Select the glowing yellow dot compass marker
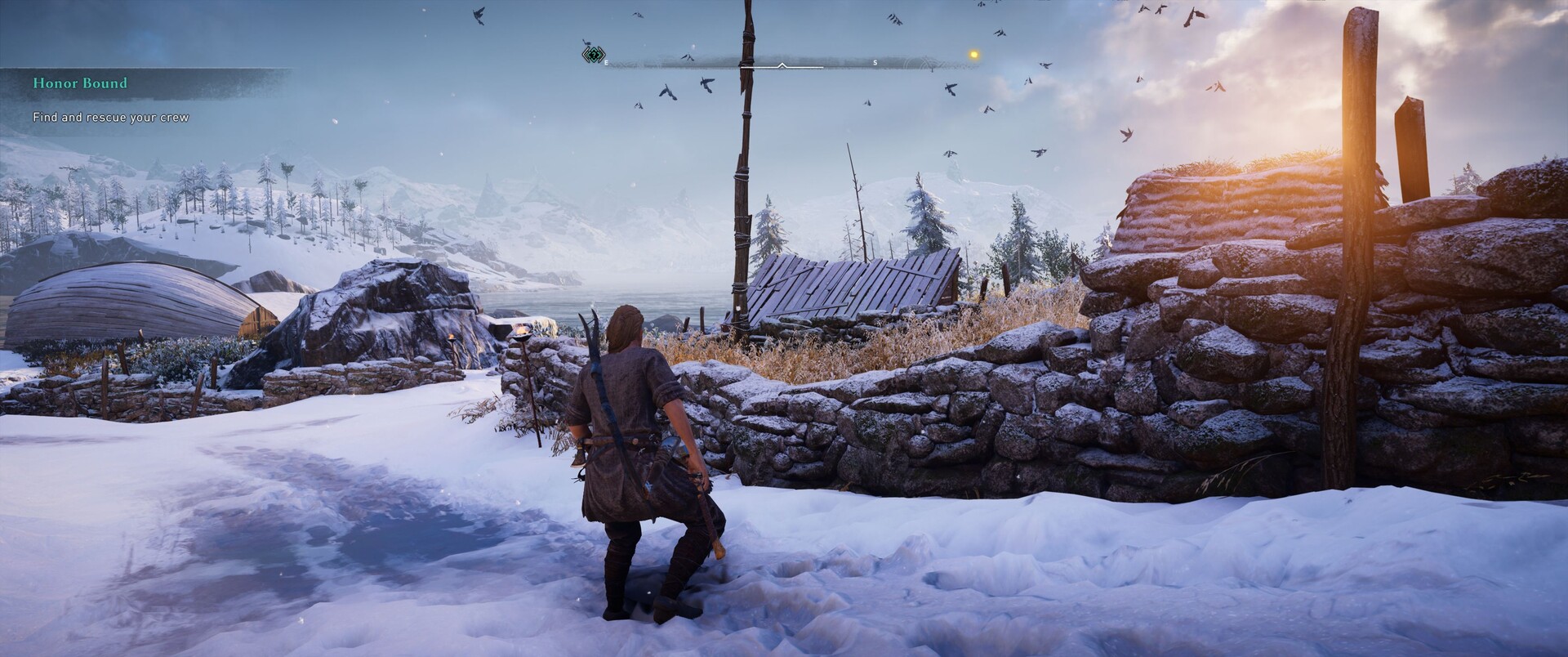Screen dimensions: 1568x657 (973, 55)
